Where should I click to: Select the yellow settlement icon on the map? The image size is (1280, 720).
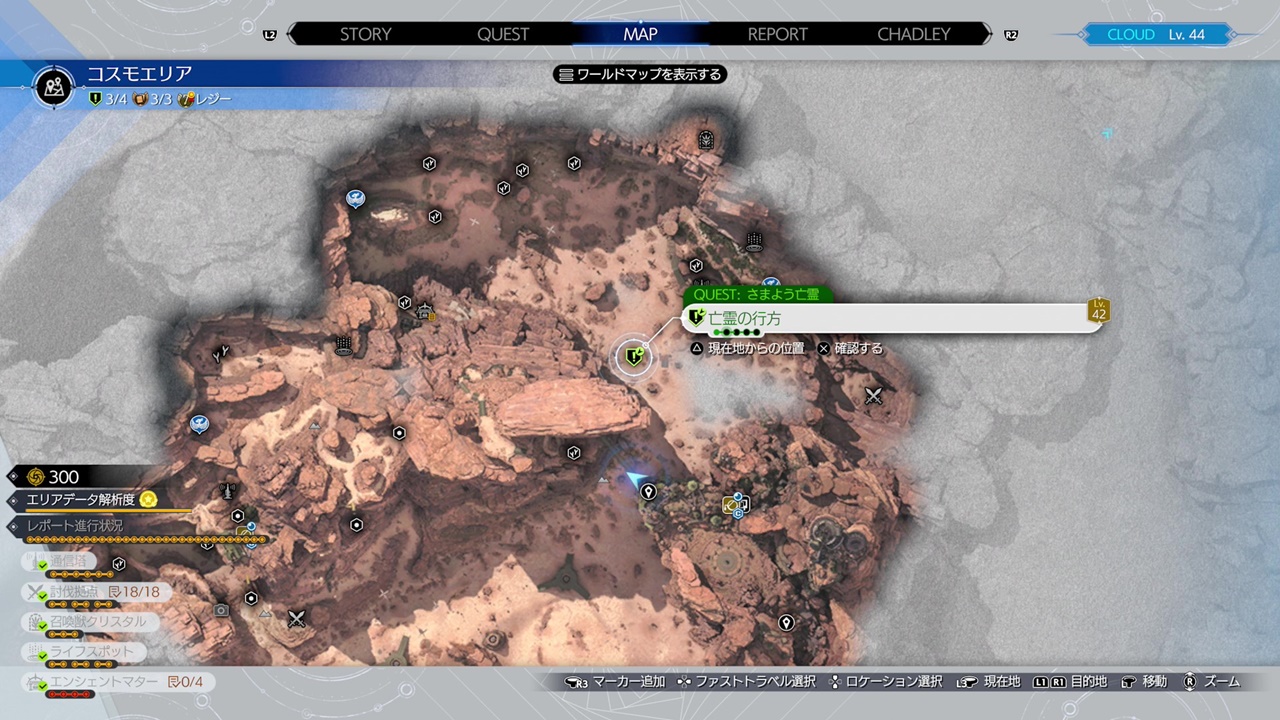click(x=730, y=506)
